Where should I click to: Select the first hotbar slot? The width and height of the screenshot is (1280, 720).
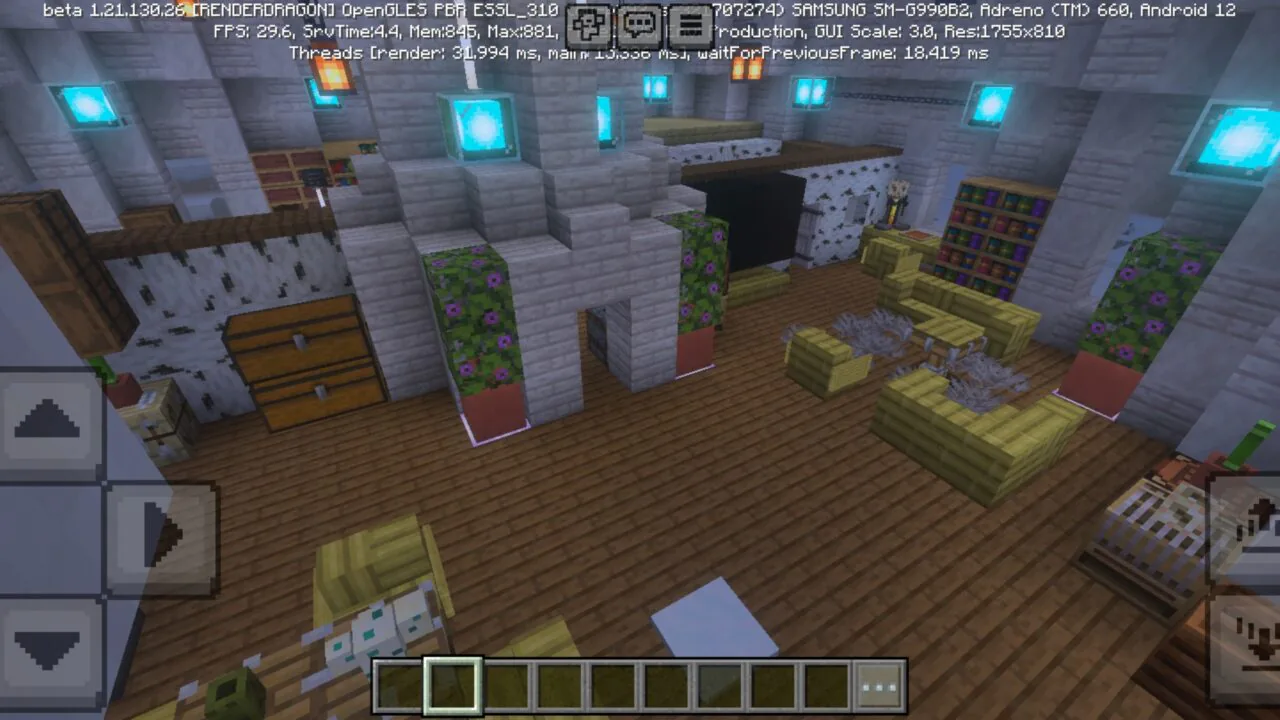[400, 685]
